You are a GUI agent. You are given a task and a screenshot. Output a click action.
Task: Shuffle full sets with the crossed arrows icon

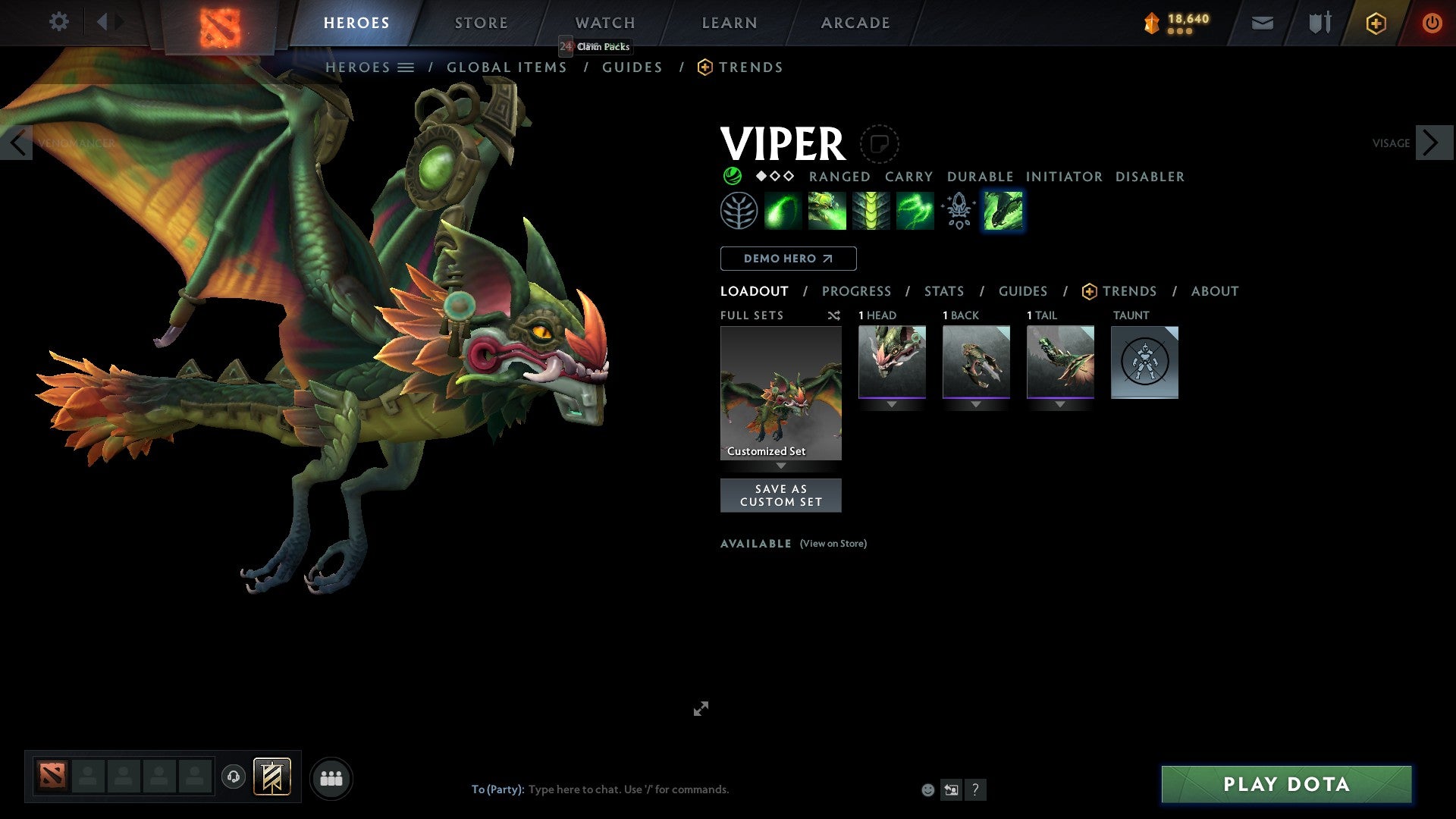pos(833,315)
